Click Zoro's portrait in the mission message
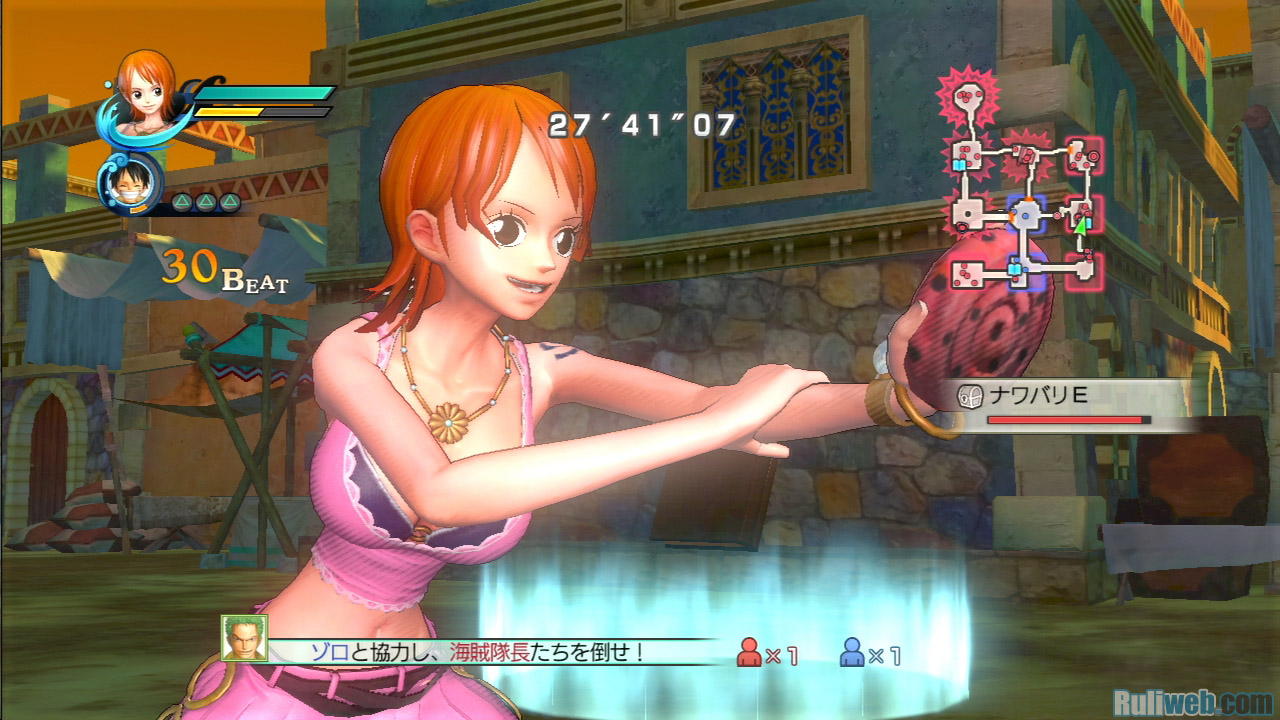The height and width of the screenshot is (720, 1280). coord(244,639)
